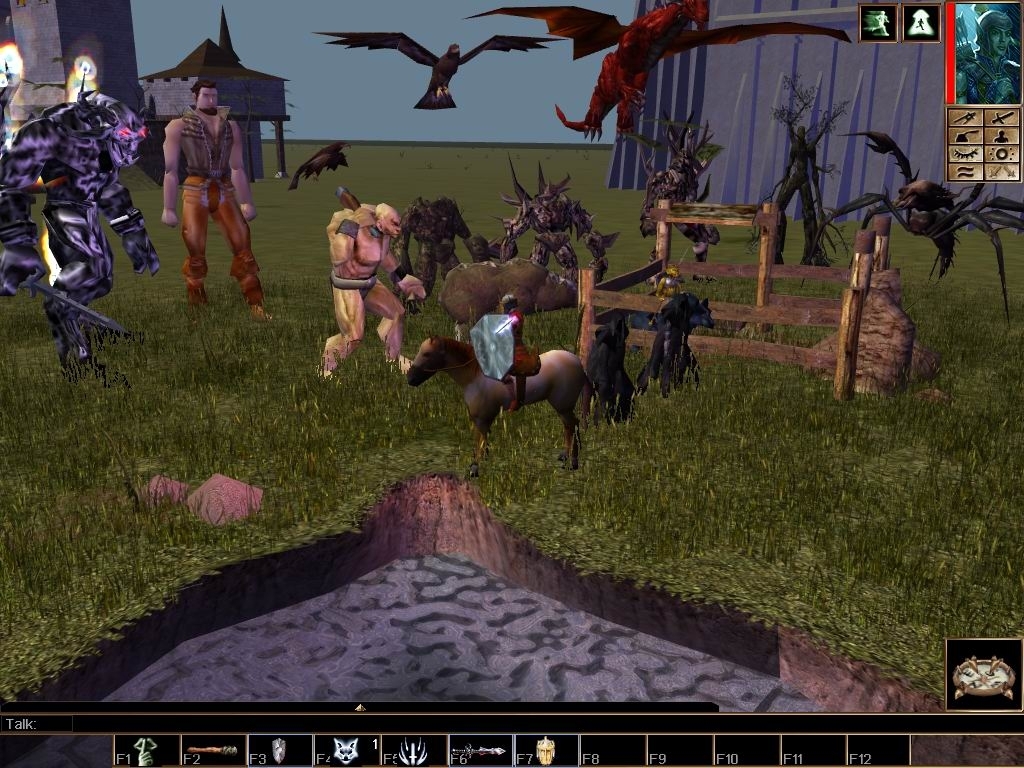Viewport: 1024px width, 768px height.
Task: Open the compass in the bottom corner
Action: coord(983,675)
